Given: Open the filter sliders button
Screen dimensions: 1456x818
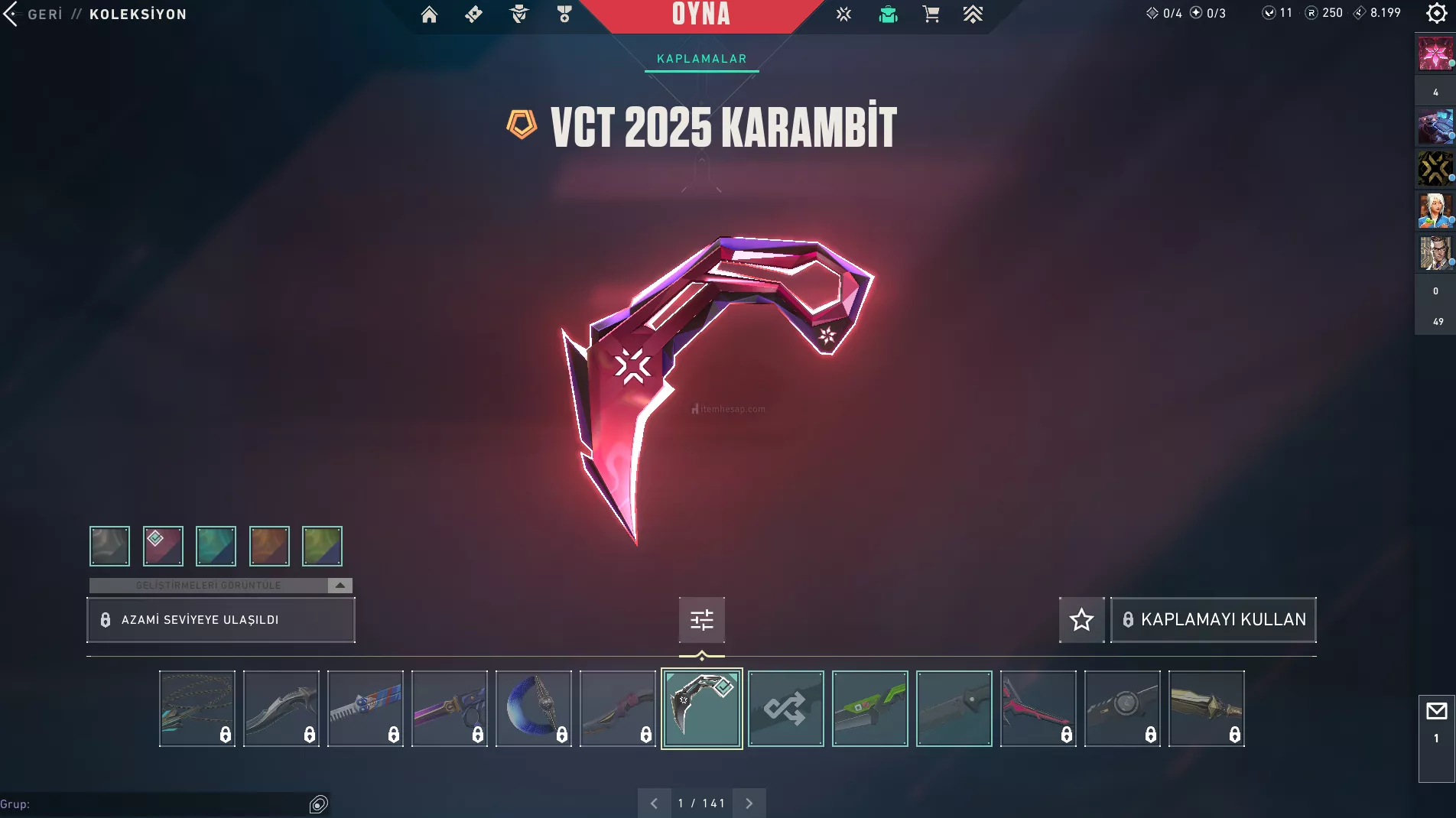Looking at the screenshot, I should click(x=701, y=619).
